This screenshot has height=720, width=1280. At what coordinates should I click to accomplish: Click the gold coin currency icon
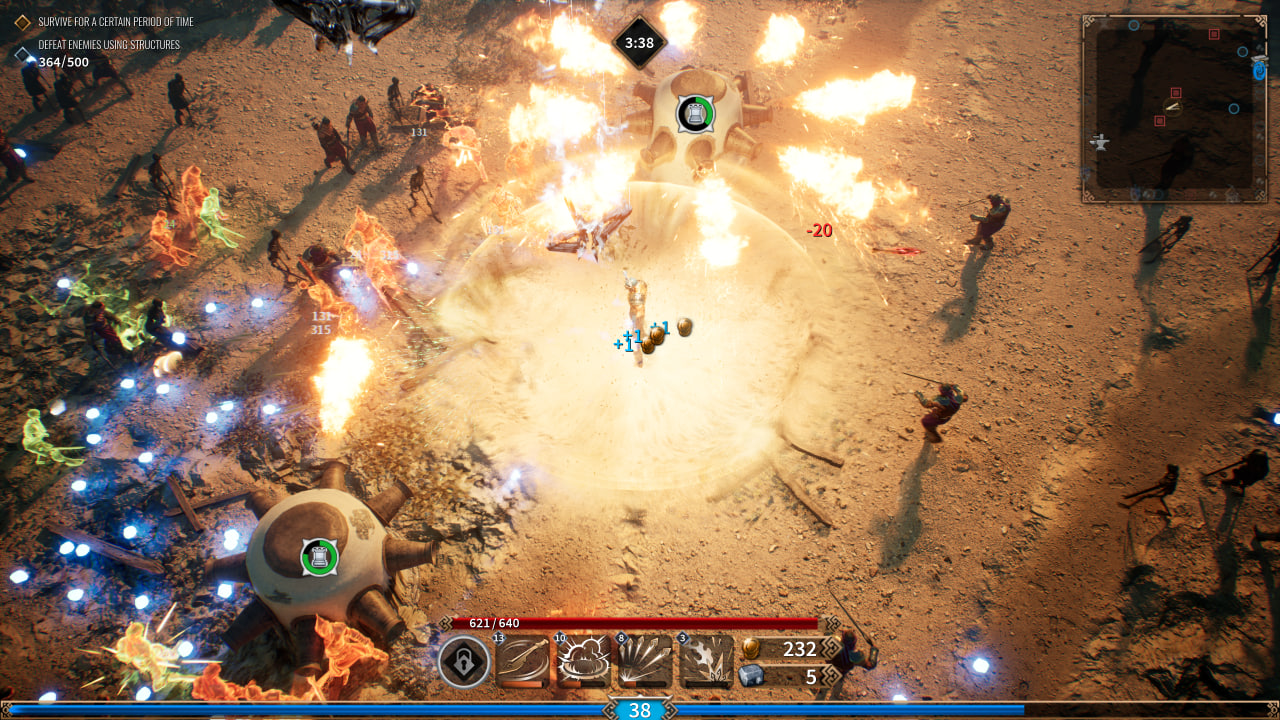[x=750, y=649]
